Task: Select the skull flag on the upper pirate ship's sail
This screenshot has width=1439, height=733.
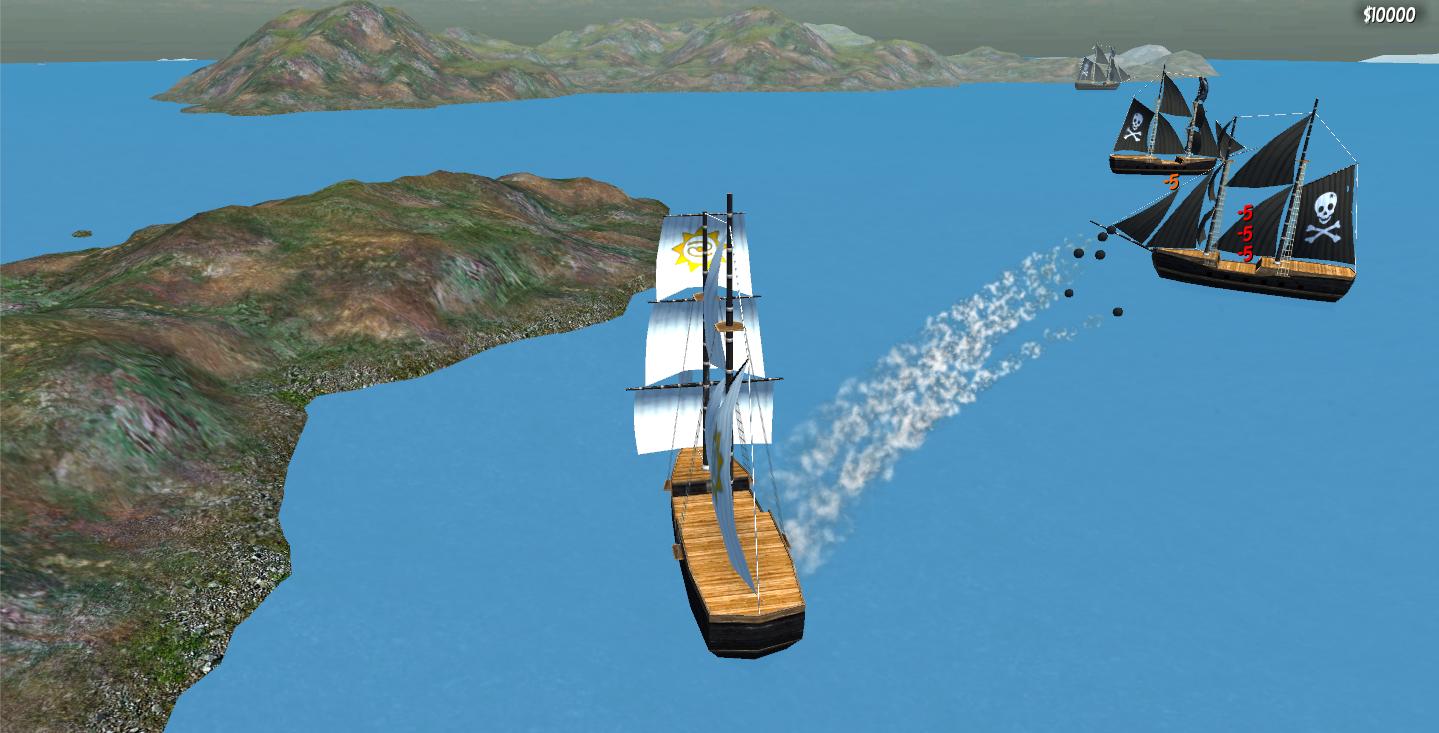Action: pyautogui.click(x=1135, y=125)
